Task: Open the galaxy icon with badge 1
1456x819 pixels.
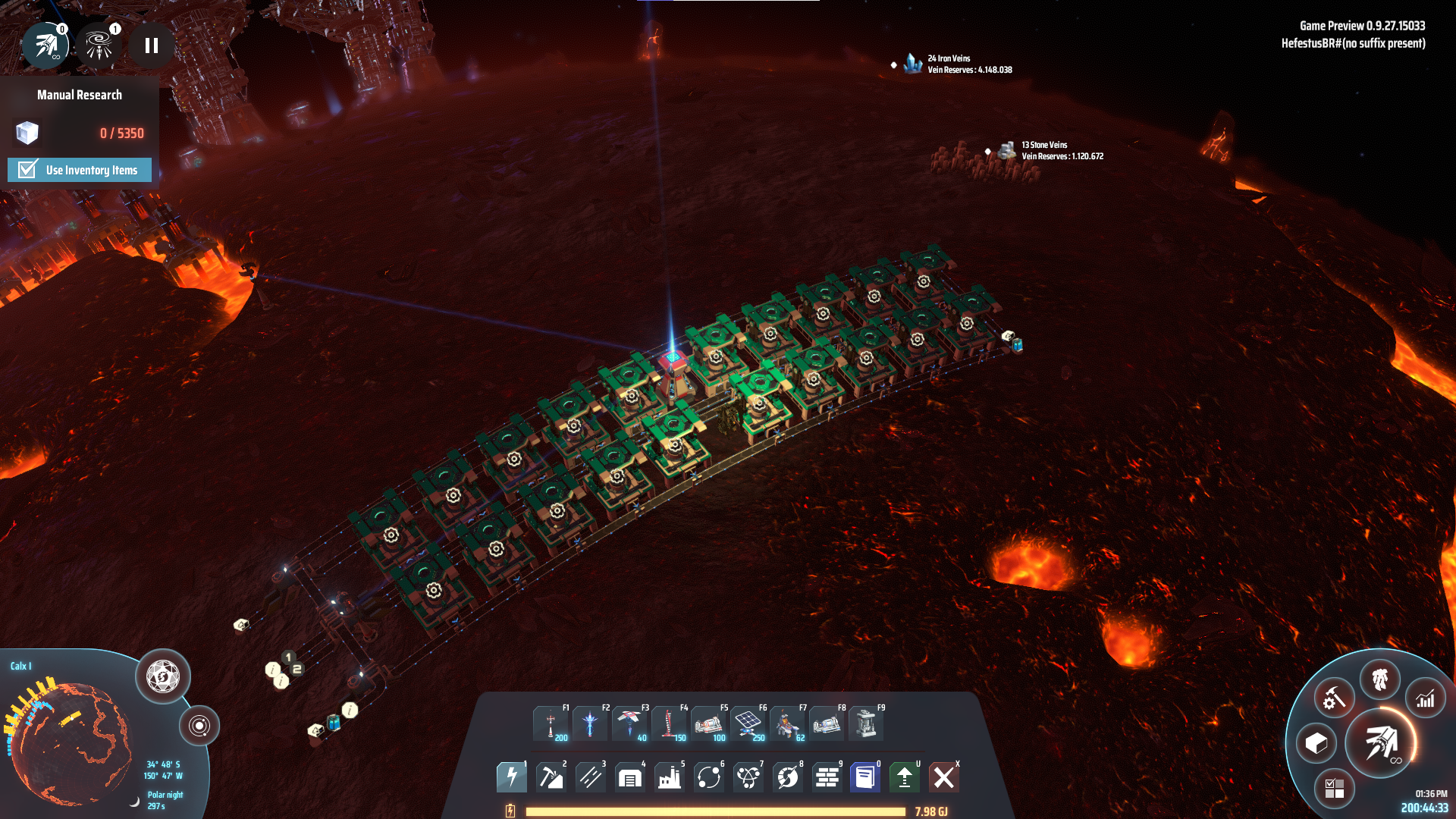Action: [x=99, y=46]
